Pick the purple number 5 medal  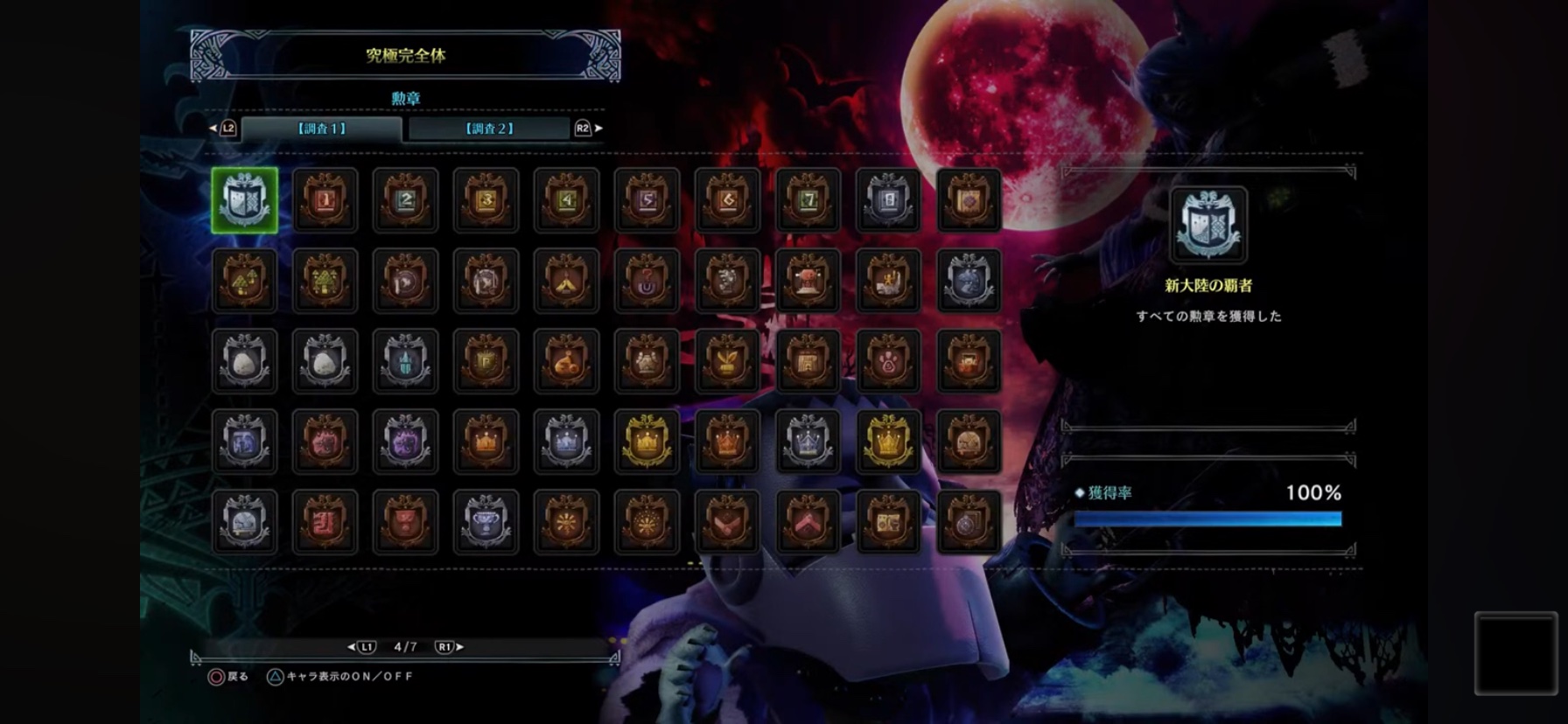(647, 200)
